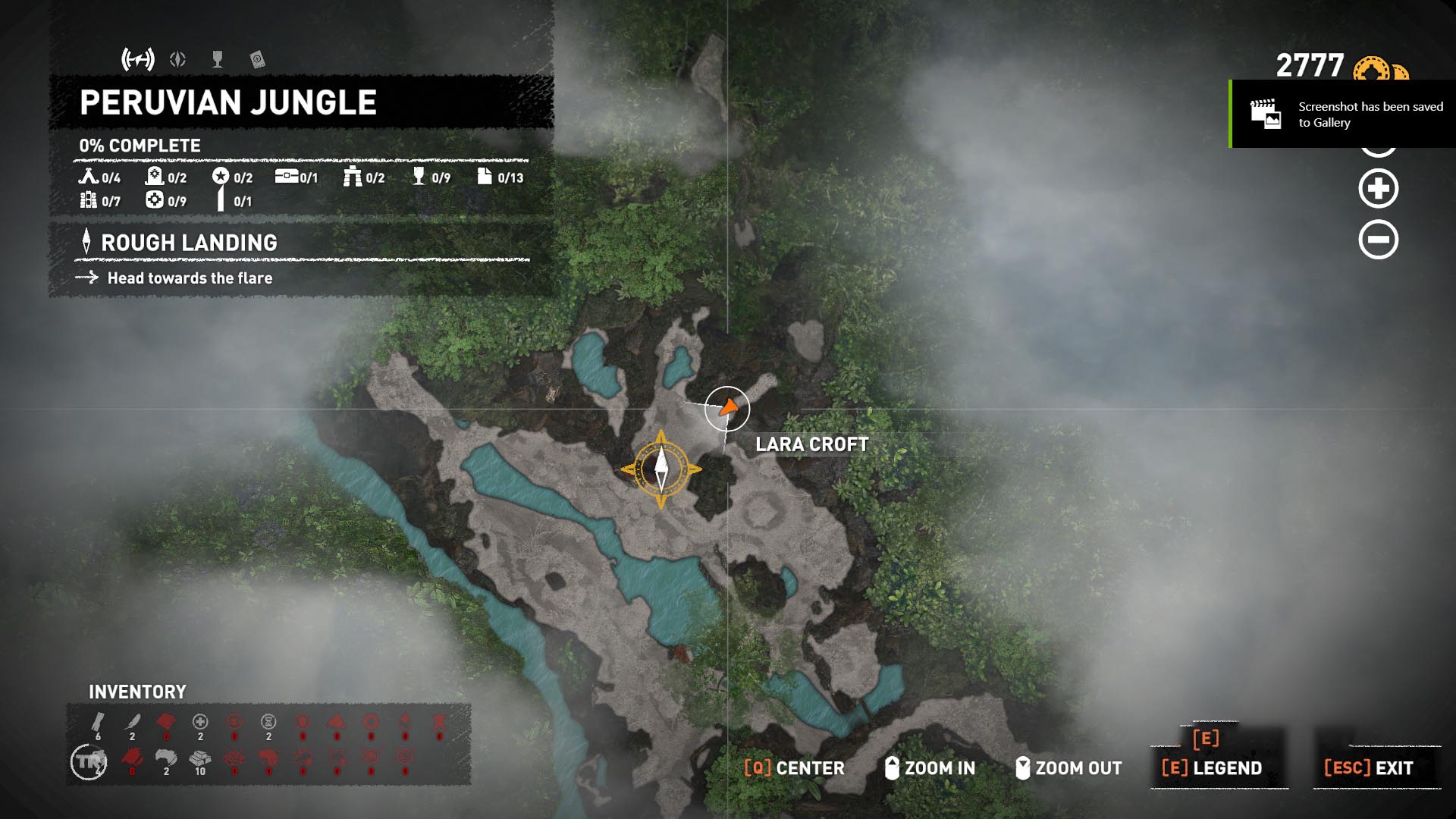Choose ZOOM OUT in the bottom bar
Screen dimensions: 1456x819
[x=1068, y=768]
